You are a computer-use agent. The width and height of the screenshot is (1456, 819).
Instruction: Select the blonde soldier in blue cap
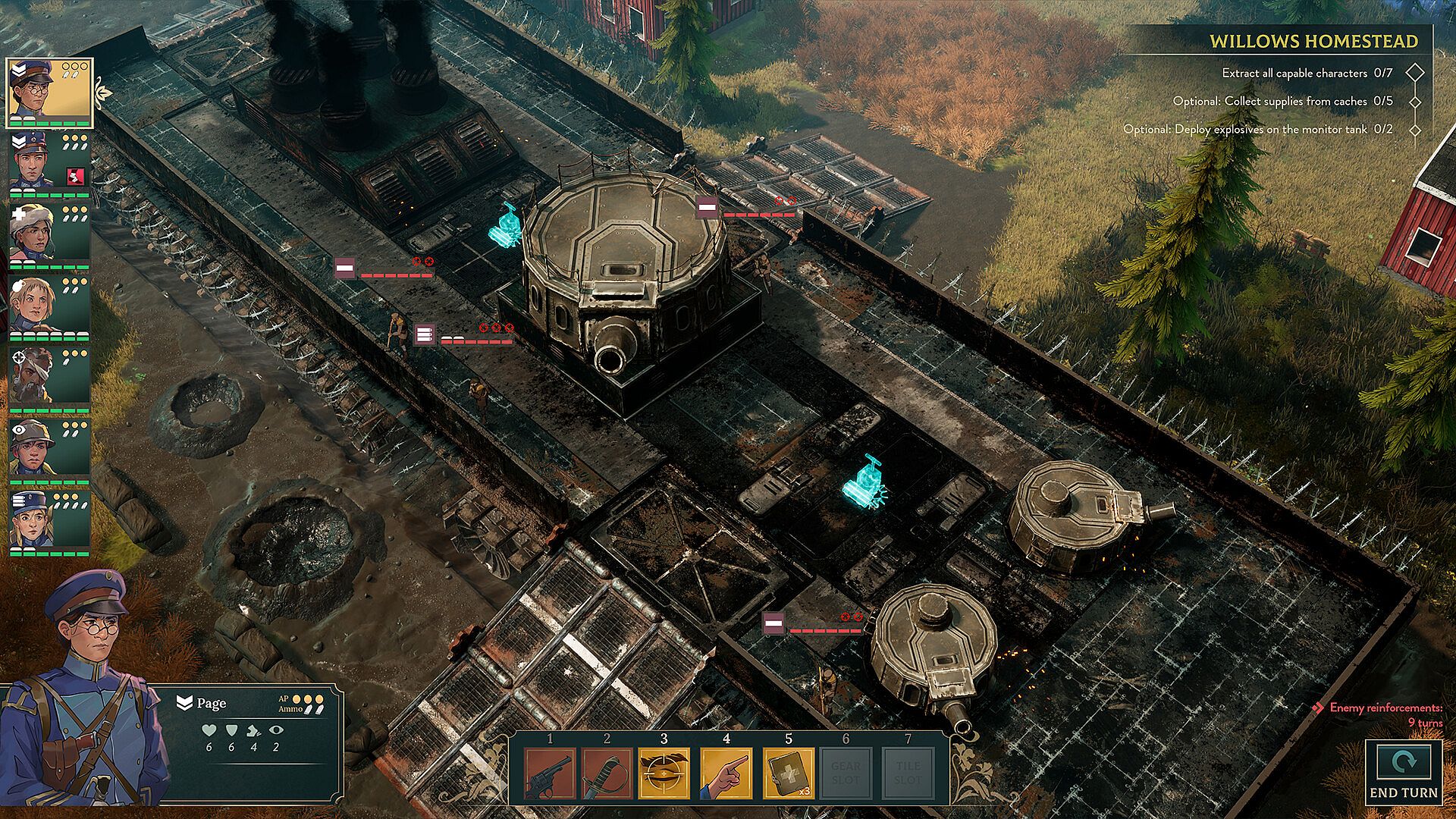[x=49, y=522]
